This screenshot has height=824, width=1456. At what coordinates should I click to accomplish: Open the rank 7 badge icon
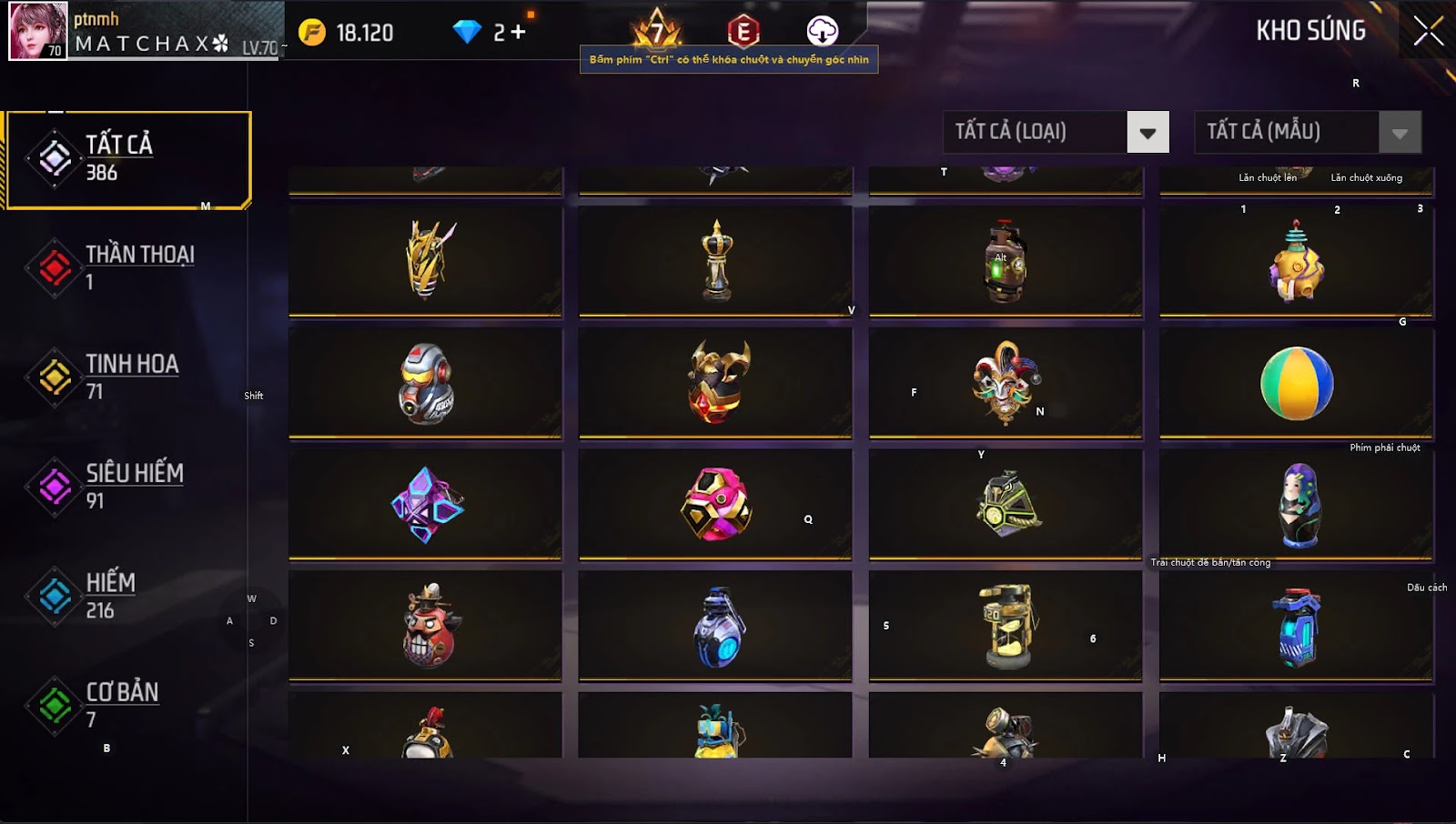pyautogui.click(x=656, y=31)
